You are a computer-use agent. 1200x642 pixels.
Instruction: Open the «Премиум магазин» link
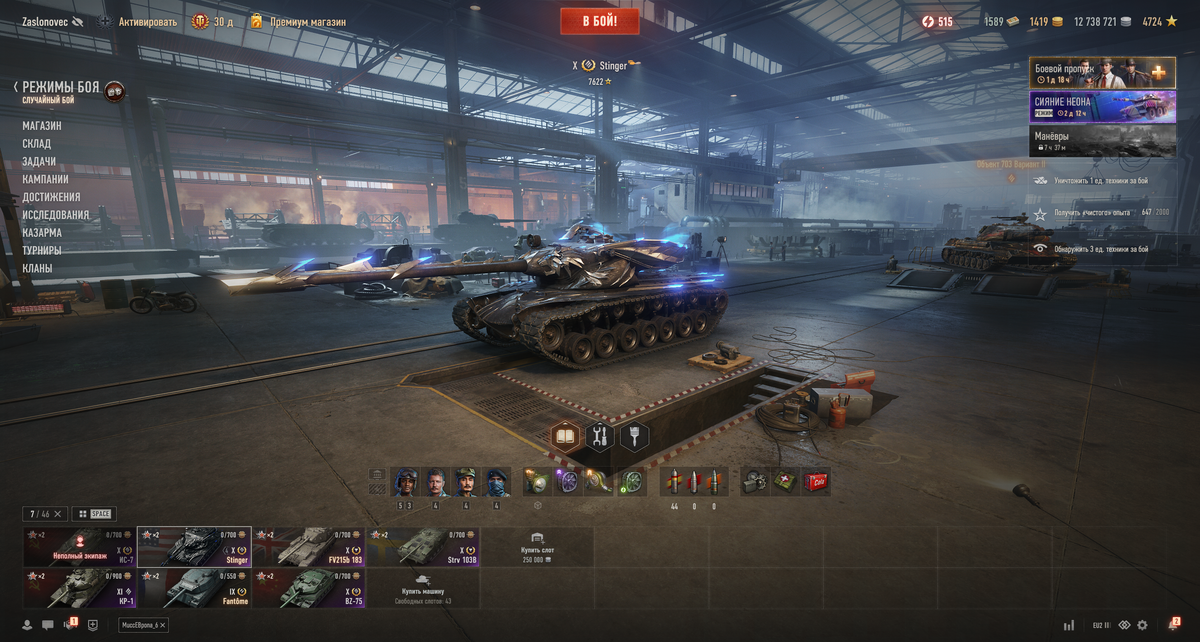pos(307,22)
